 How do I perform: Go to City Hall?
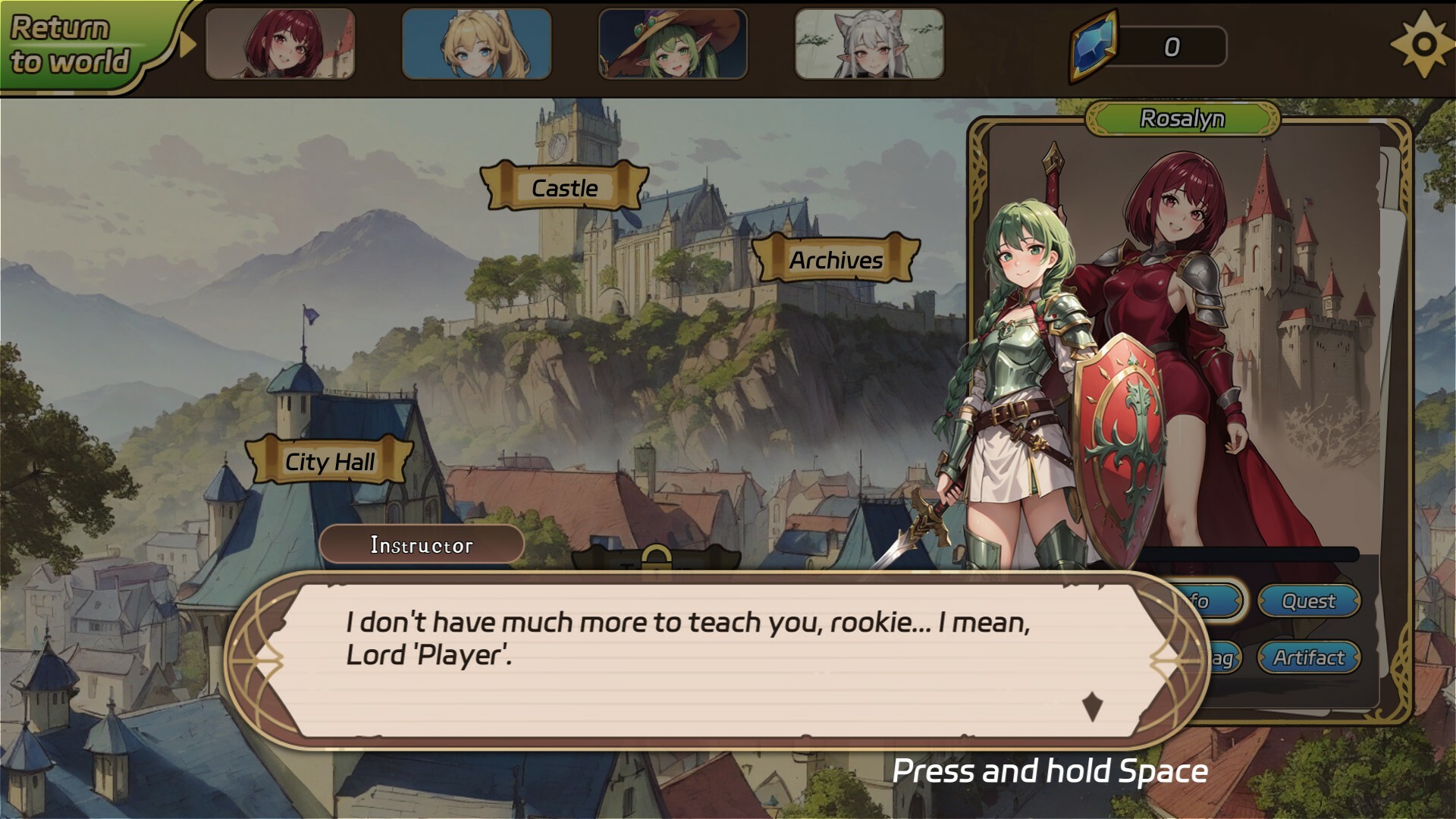329,462
